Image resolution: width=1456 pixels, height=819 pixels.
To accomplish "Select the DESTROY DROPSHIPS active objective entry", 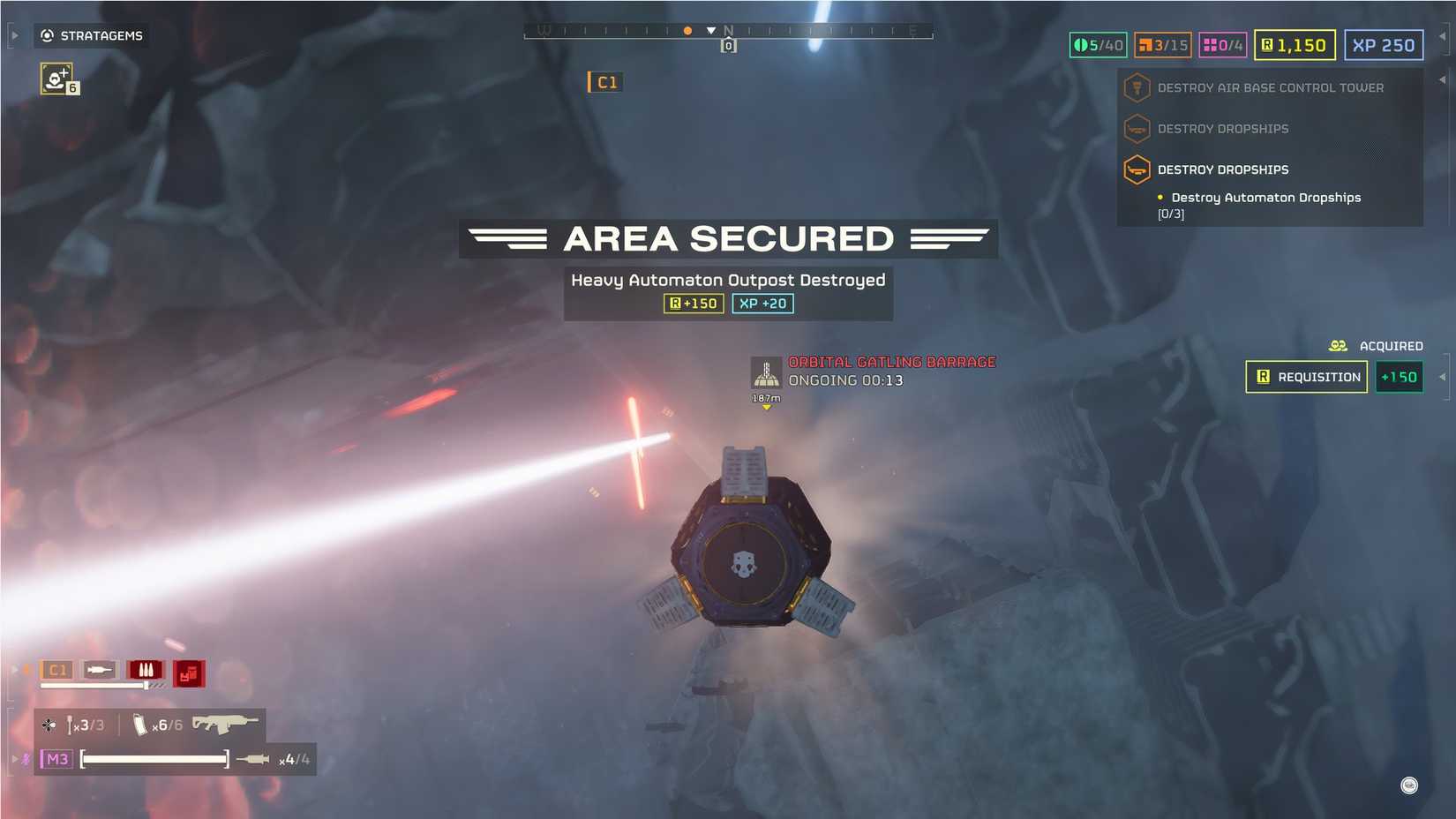I will click(x=1222, y=169).
